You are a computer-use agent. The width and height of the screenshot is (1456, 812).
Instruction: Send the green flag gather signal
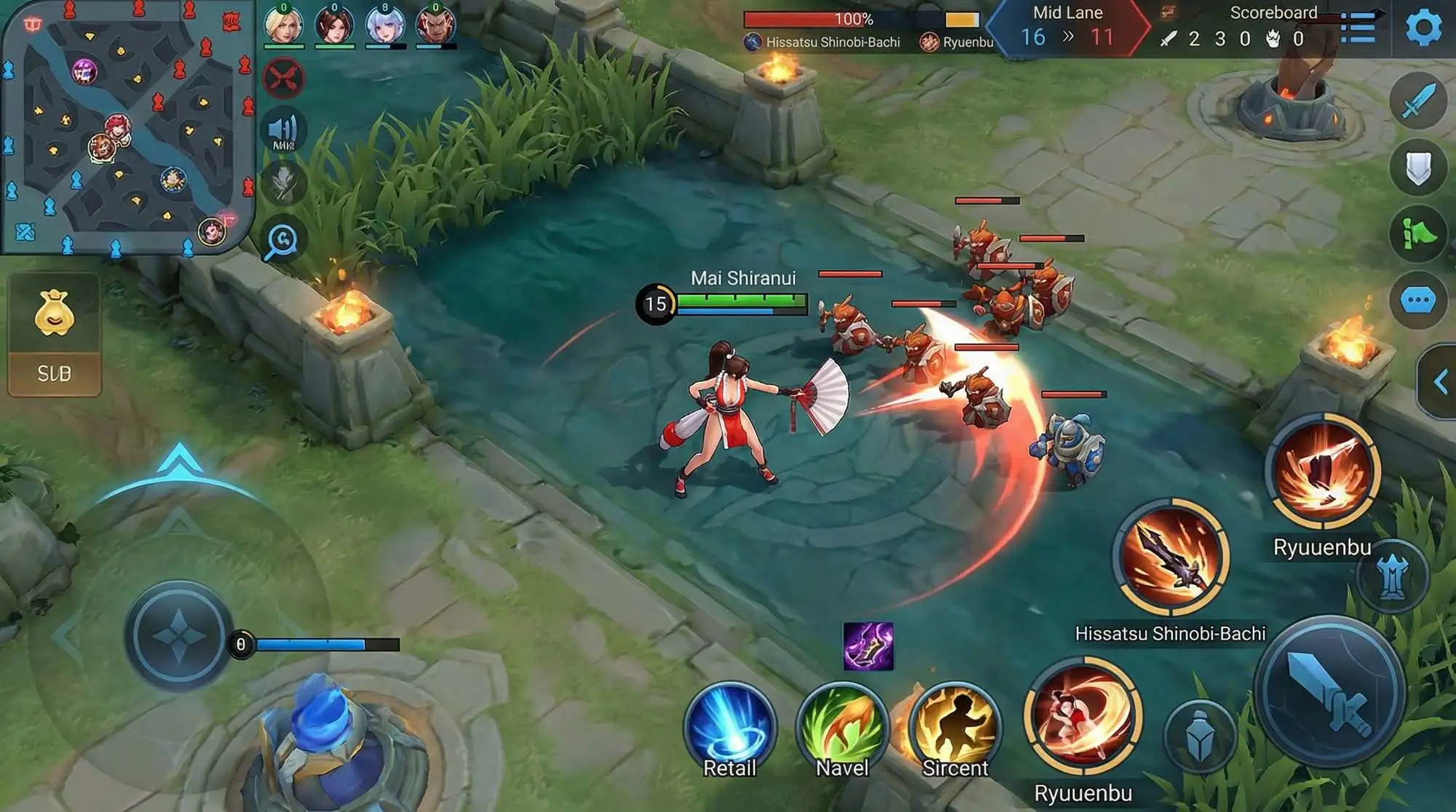click(x=1417, y=234)
